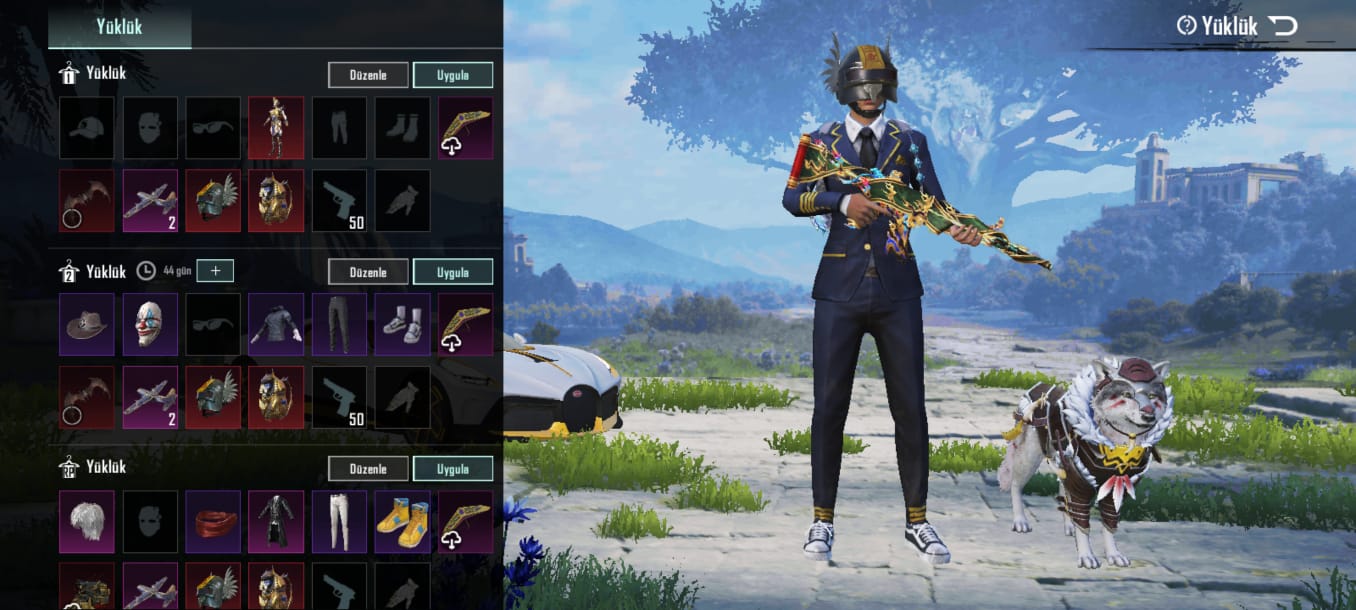Select the white pants slot
Image resolution: width=1356 pixels, height=610 pixels.
pos(339,521)
